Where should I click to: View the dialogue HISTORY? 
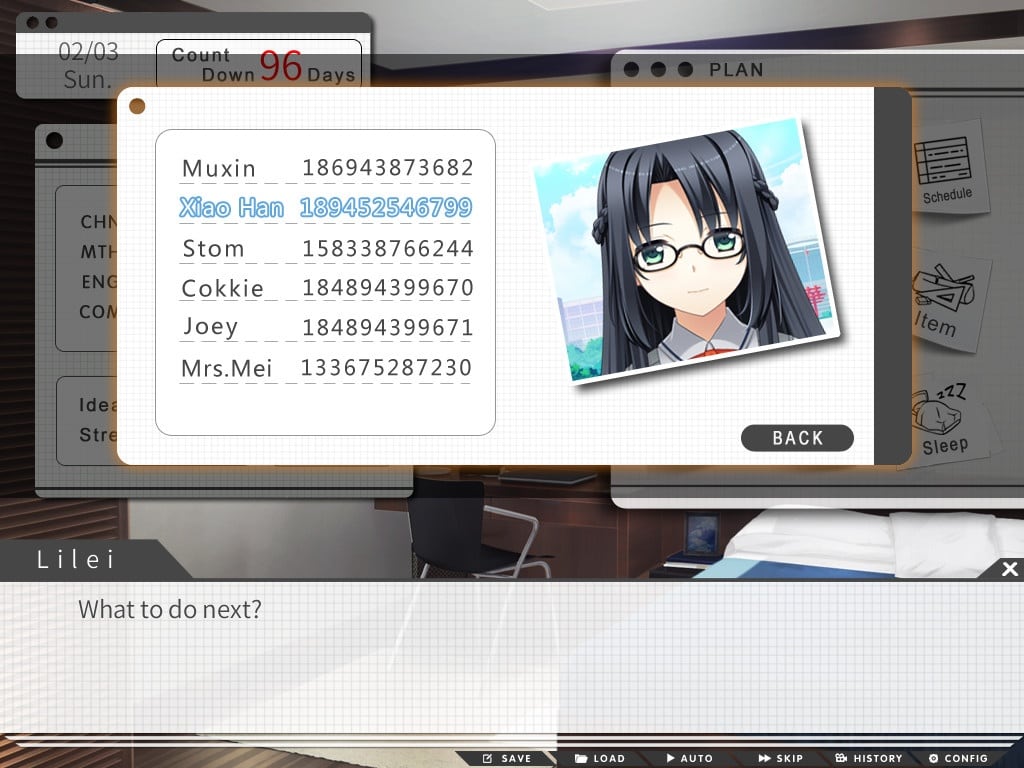[x=869, y=758]
